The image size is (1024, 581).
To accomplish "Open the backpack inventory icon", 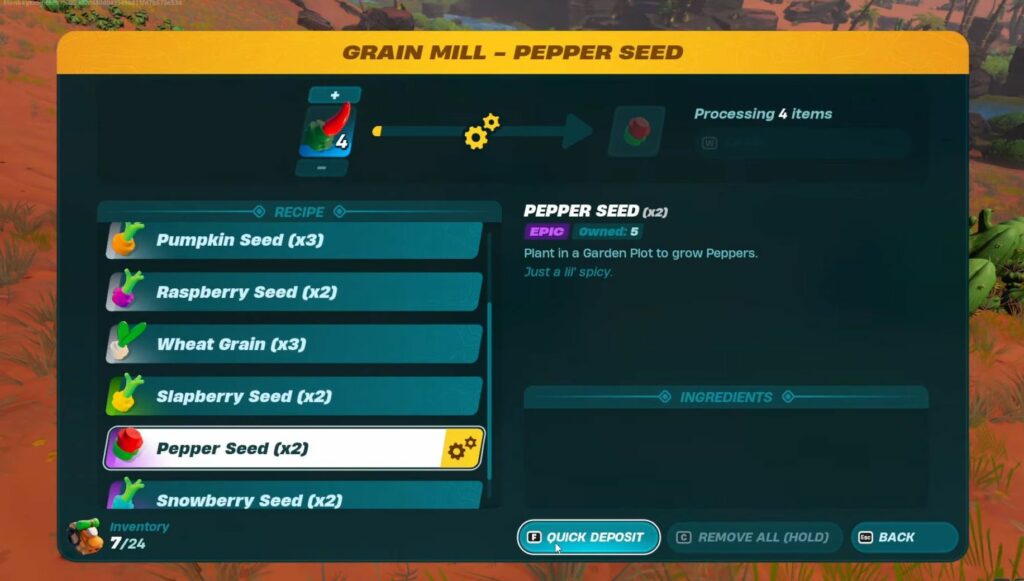I will pyautogui.click(x=85, y=535).
